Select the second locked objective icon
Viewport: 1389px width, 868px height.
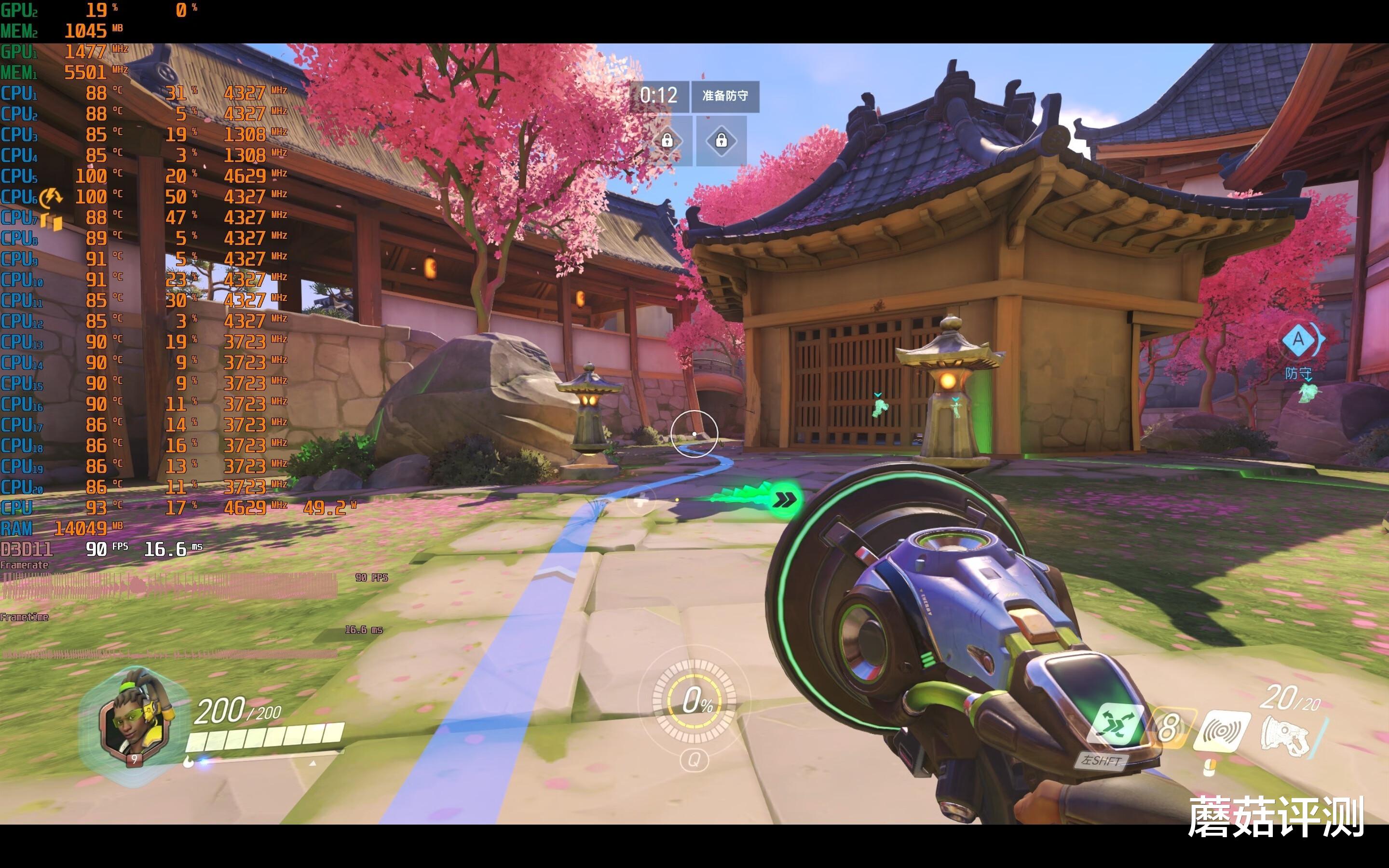click(722, 141)
